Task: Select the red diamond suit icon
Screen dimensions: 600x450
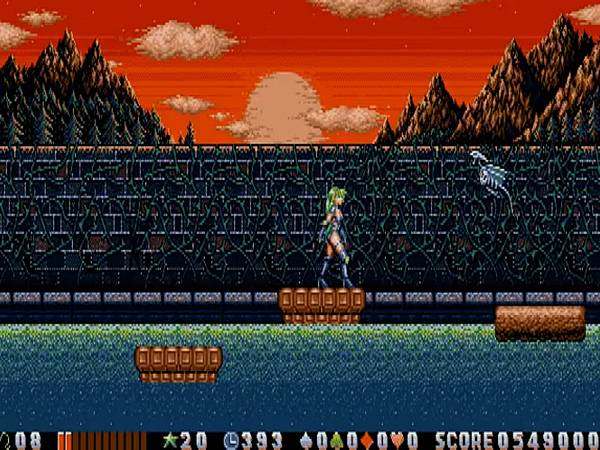Action: tap(364, 440)
